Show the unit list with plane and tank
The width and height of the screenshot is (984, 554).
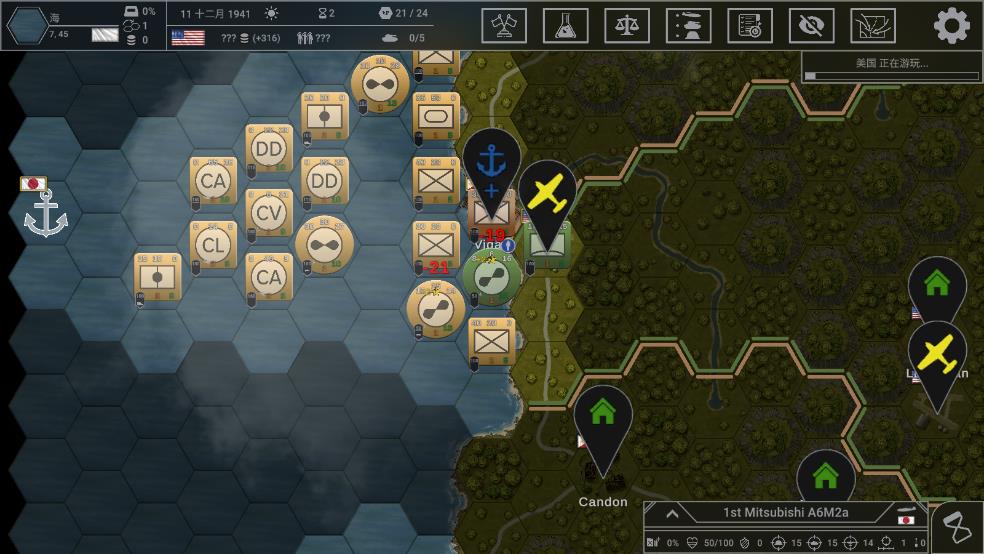click(689, 25)
